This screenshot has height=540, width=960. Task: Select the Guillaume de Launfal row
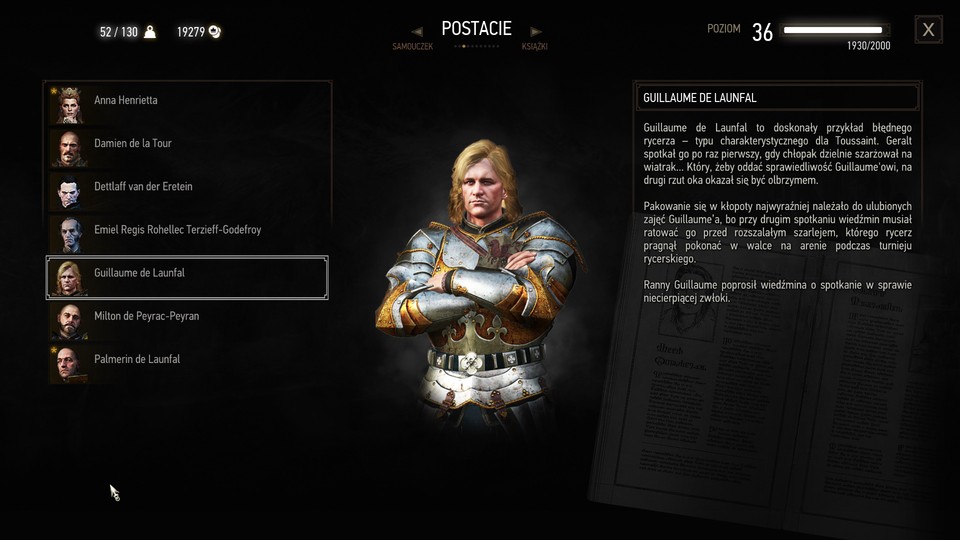point(187,273)
